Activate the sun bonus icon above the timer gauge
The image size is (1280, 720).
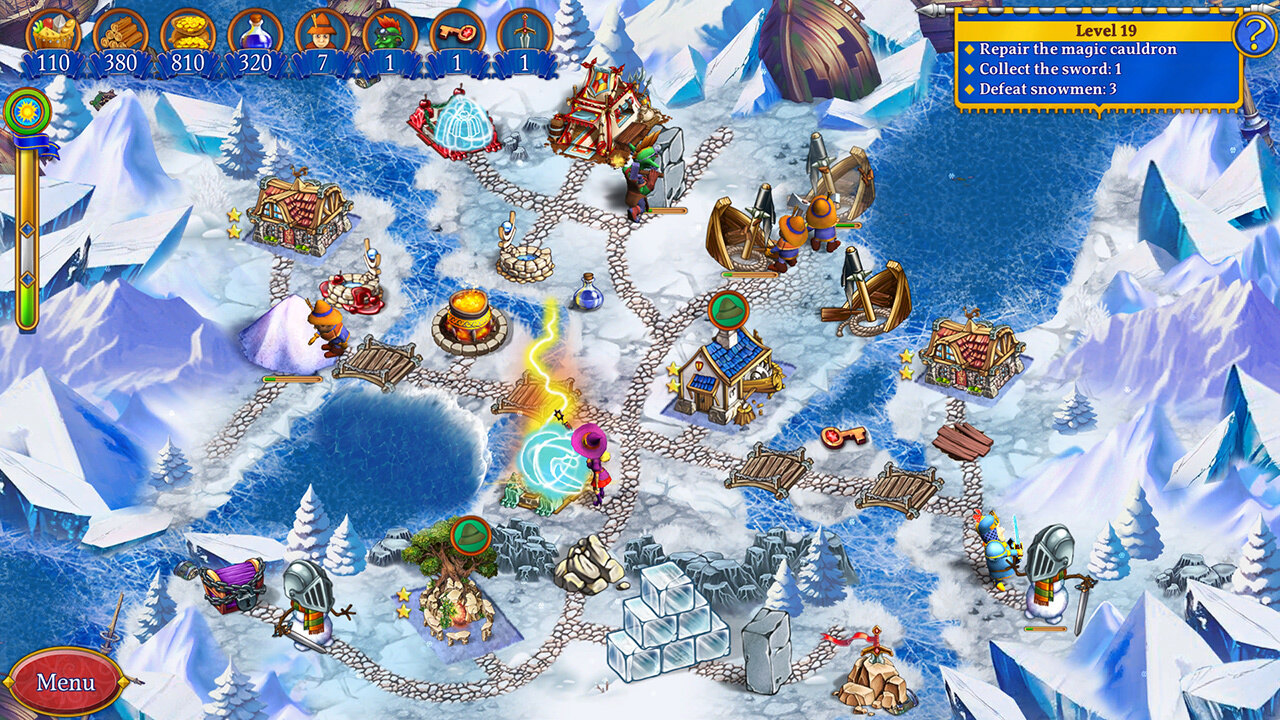point(27,109)
